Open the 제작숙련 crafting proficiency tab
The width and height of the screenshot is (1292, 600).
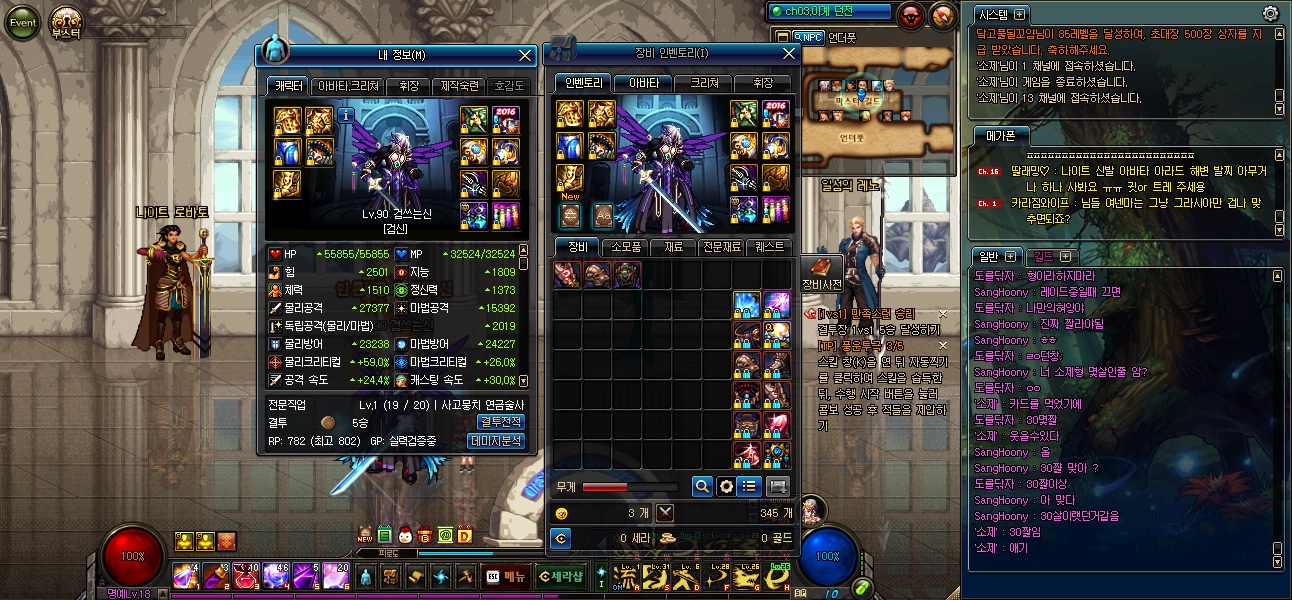tap(460, 86)
